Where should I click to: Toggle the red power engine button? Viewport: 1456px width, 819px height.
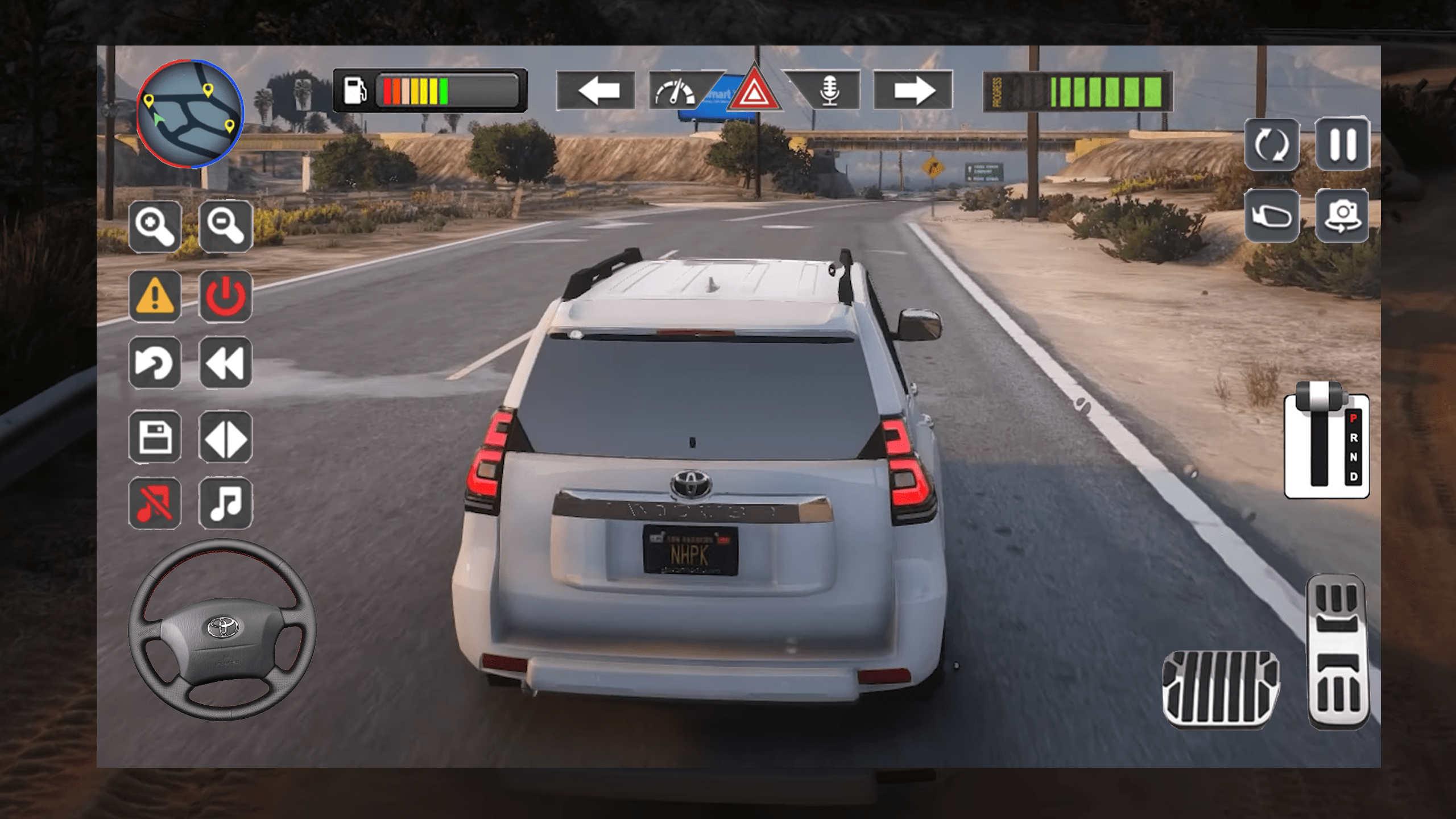pyautogui.click(x=225, y=296)
